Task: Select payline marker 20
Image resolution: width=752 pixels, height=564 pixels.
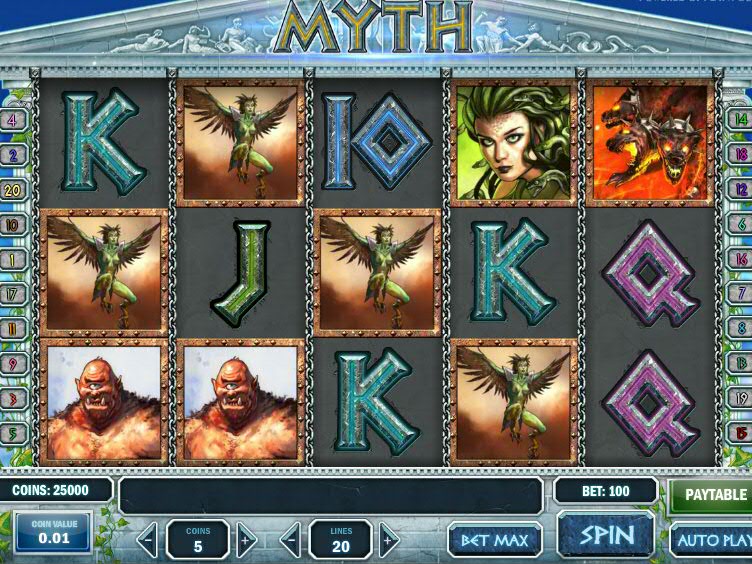Action: coord(14,188)
